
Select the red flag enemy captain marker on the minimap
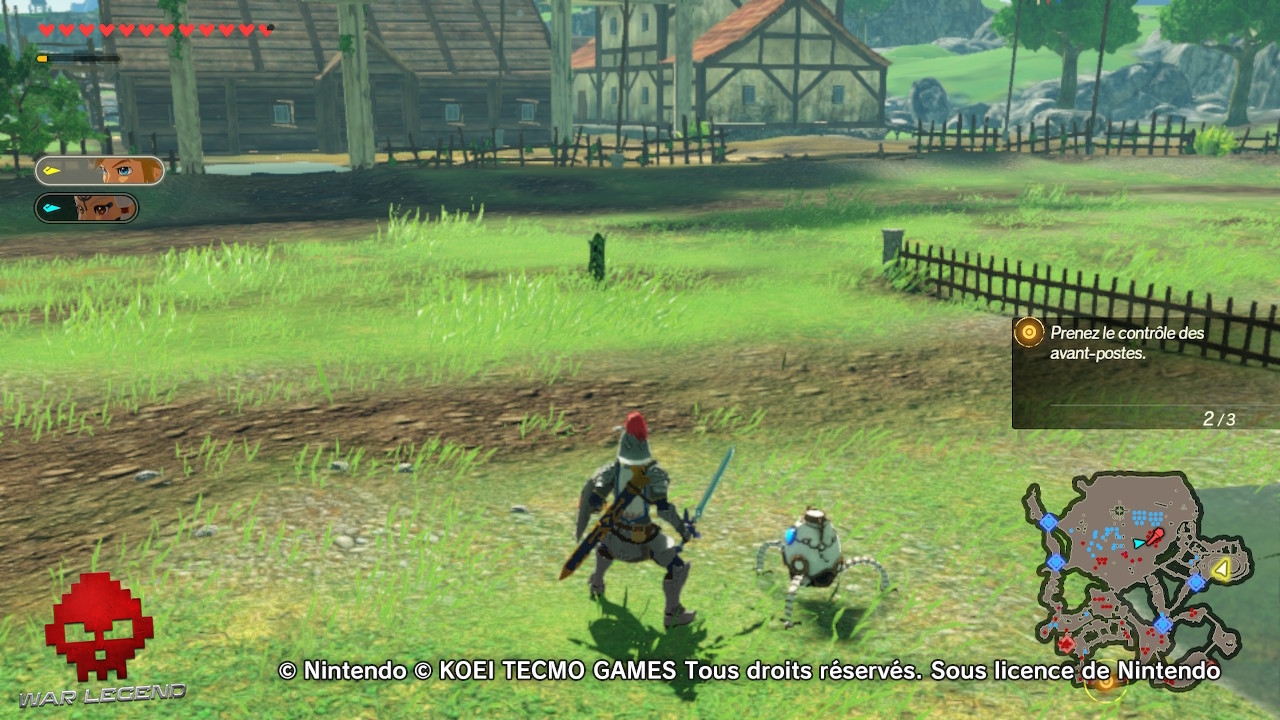[1155, 535]
